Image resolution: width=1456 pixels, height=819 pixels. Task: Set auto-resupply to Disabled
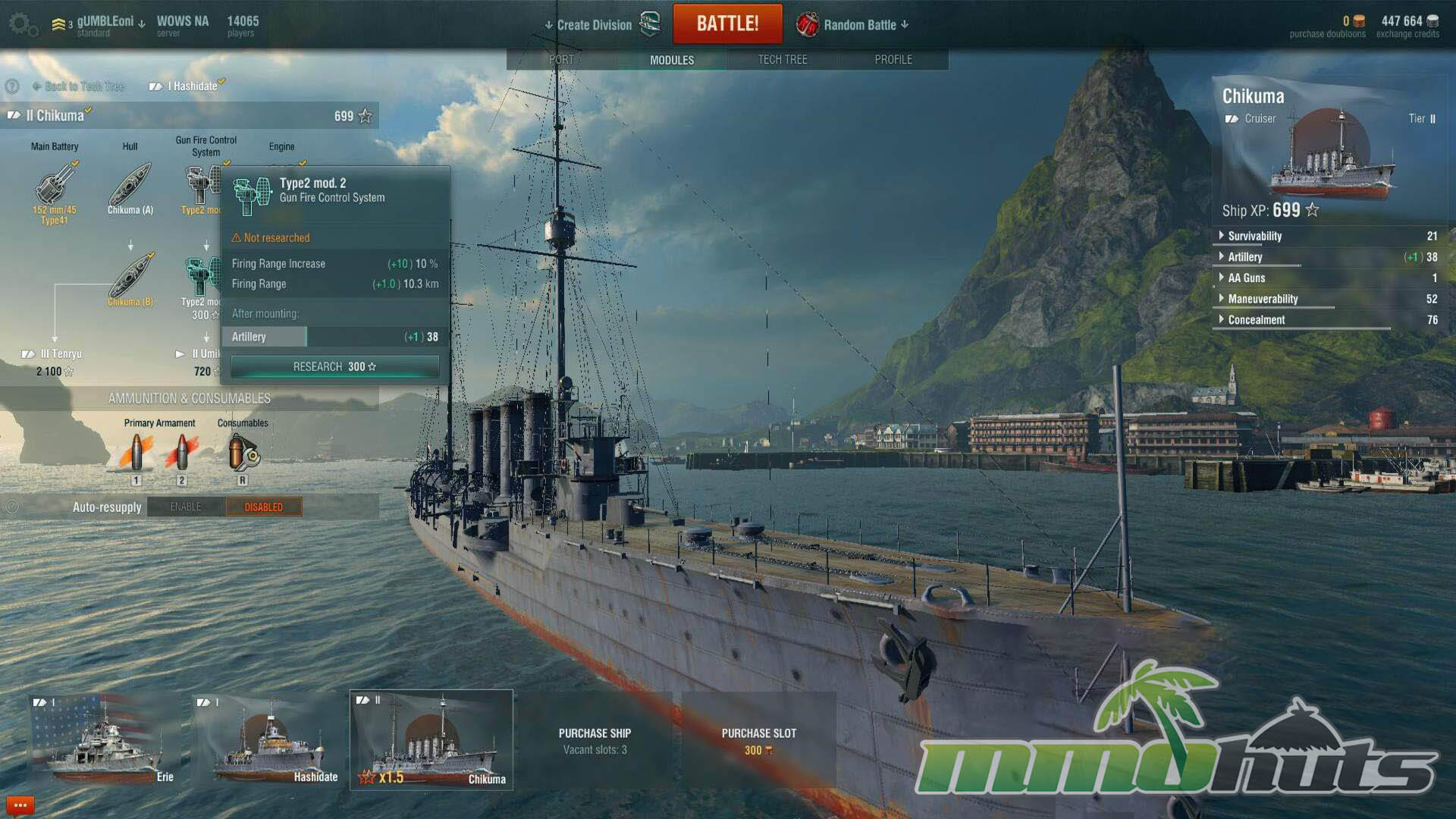[x=263, y=507]
